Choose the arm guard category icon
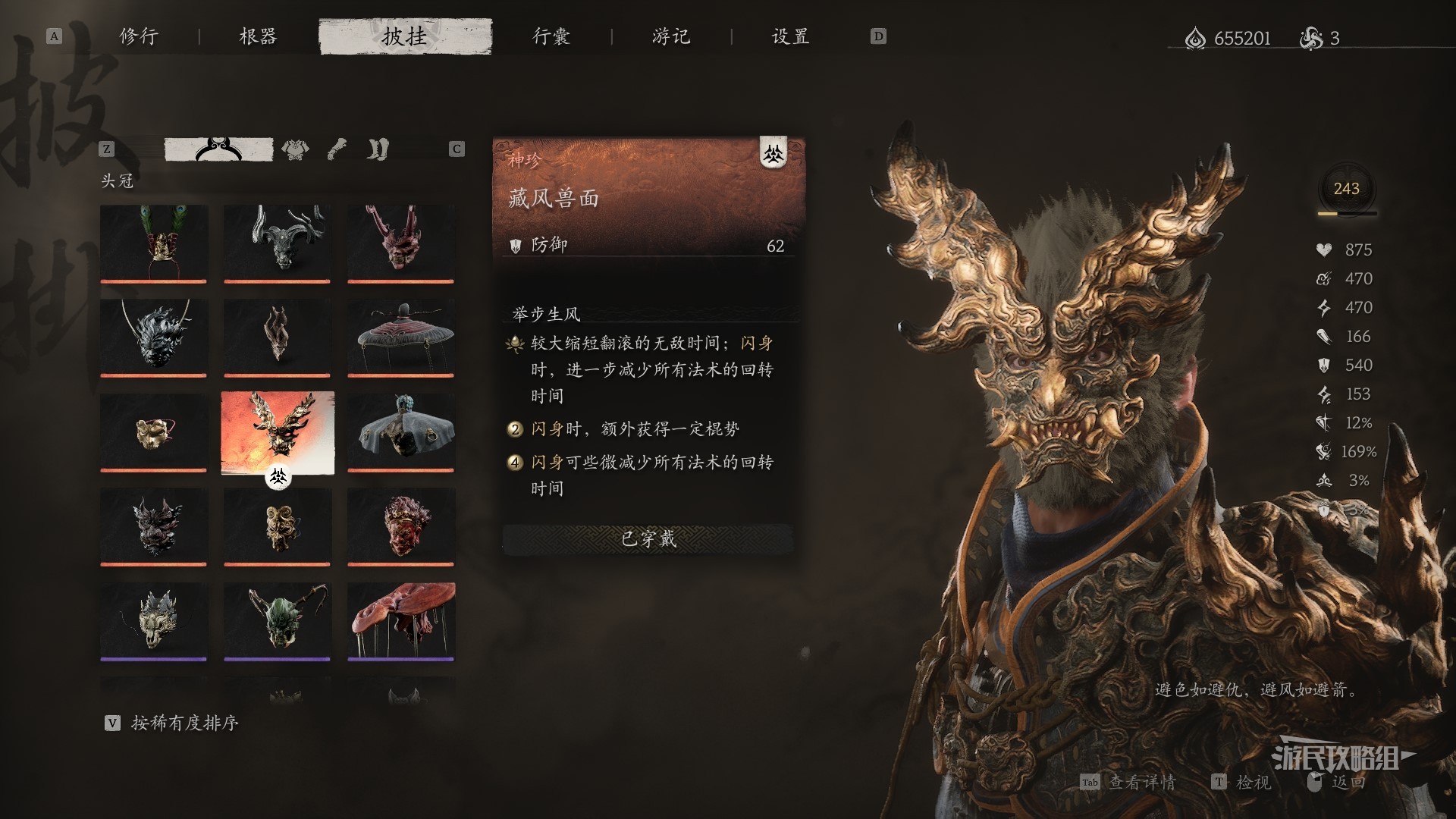 (x=337, y=149)
